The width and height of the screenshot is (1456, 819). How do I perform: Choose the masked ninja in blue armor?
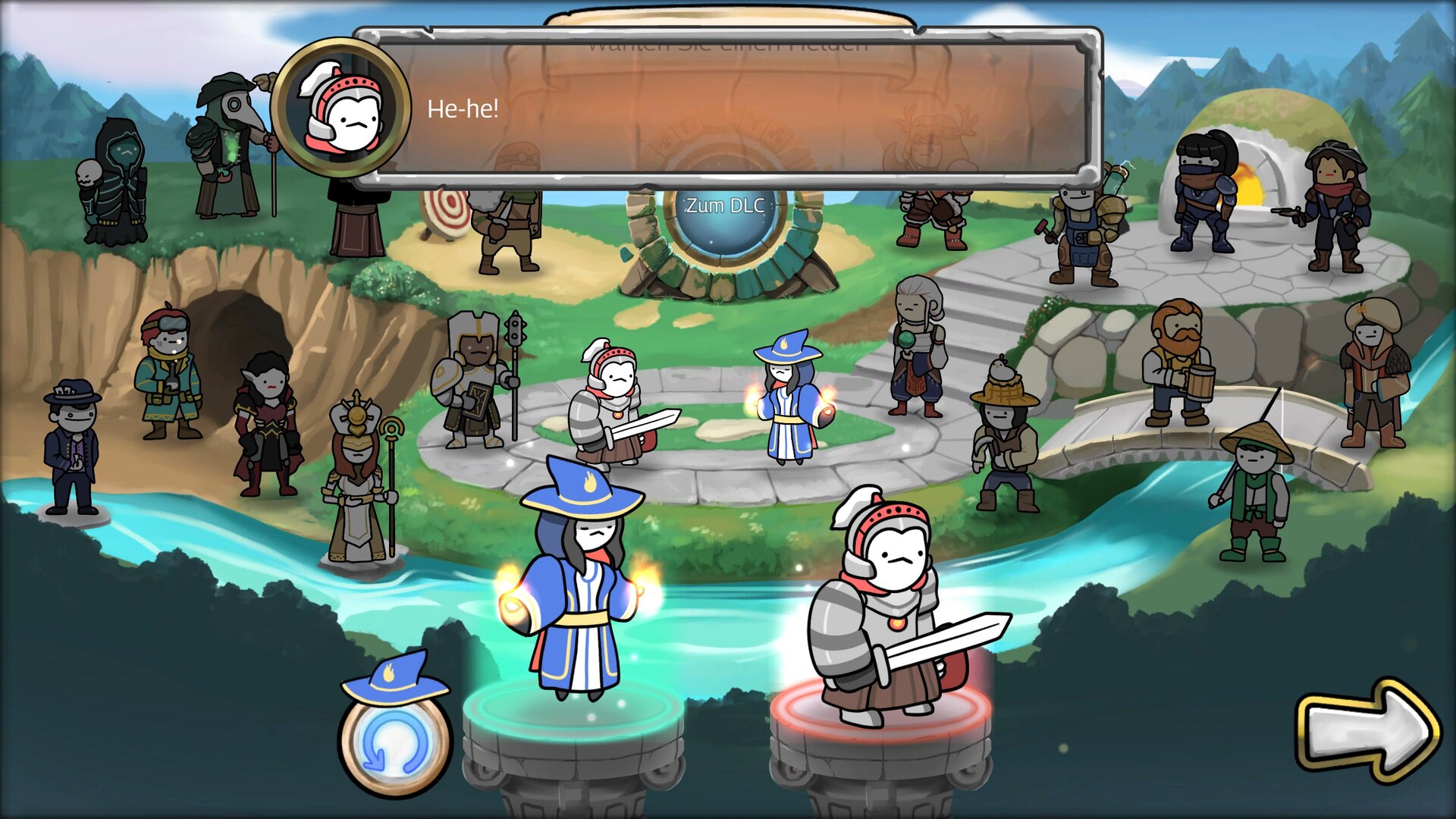tap(1203, 193)
